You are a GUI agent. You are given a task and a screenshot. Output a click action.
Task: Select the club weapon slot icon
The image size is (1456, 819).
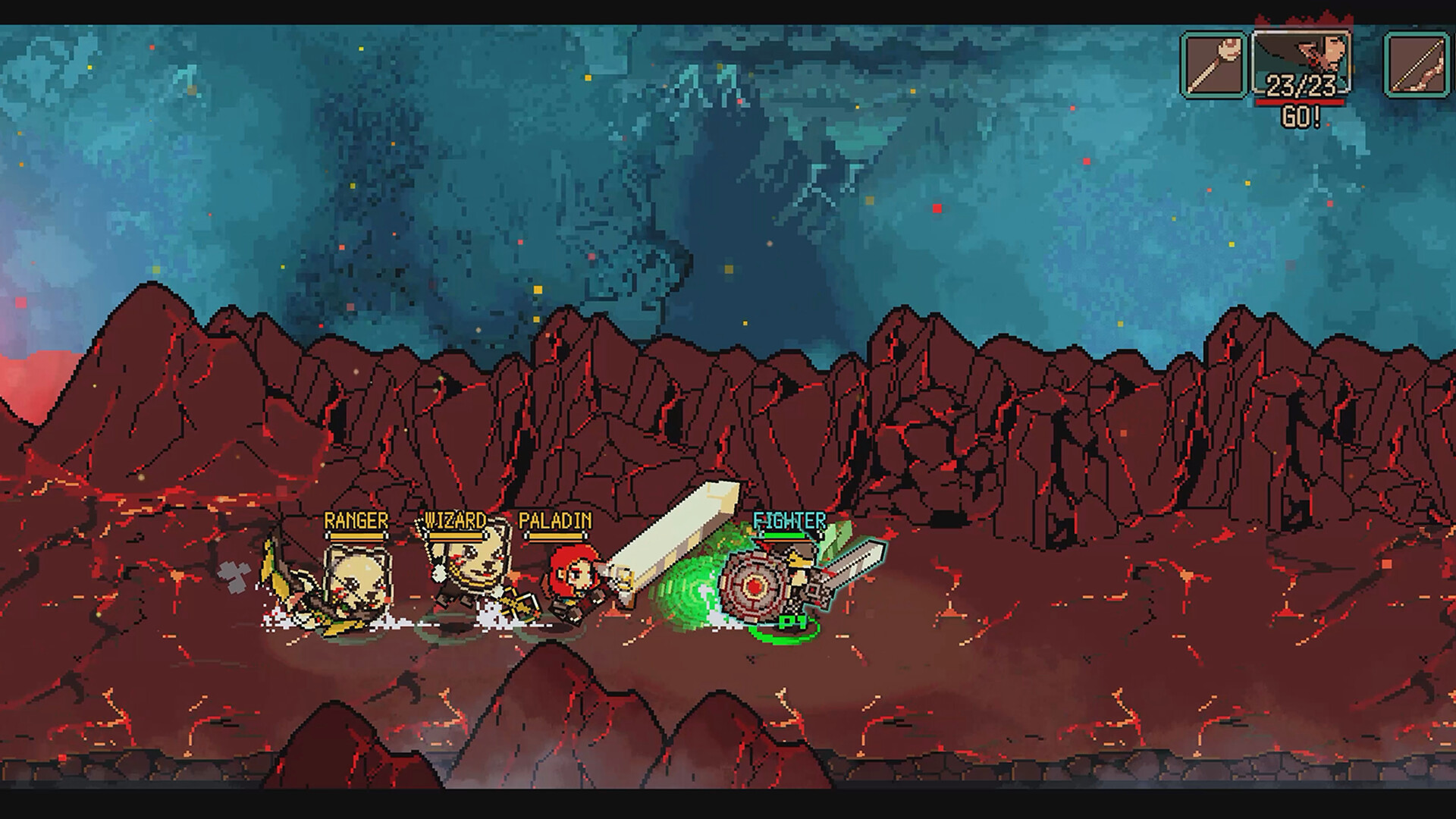[x=1213, y=64]
